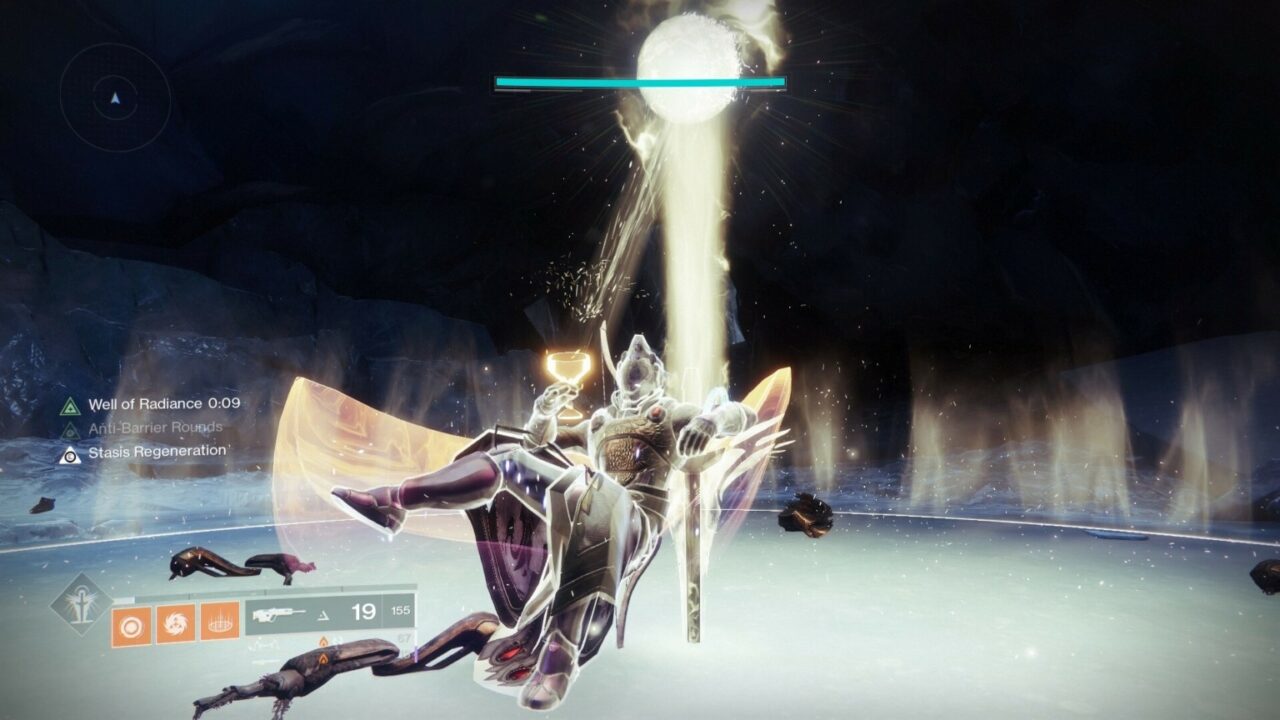
Task: Select the Stasis Regeneration buff label
Action: (158, 452)
